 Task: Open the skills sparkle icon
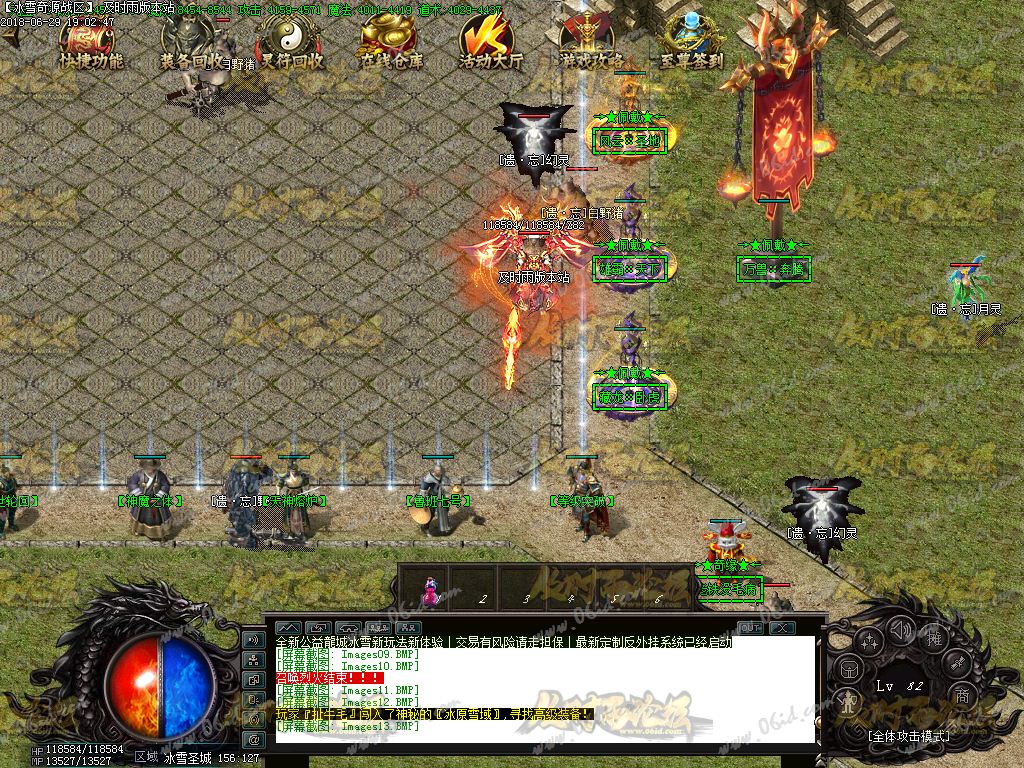click(868, 643)
